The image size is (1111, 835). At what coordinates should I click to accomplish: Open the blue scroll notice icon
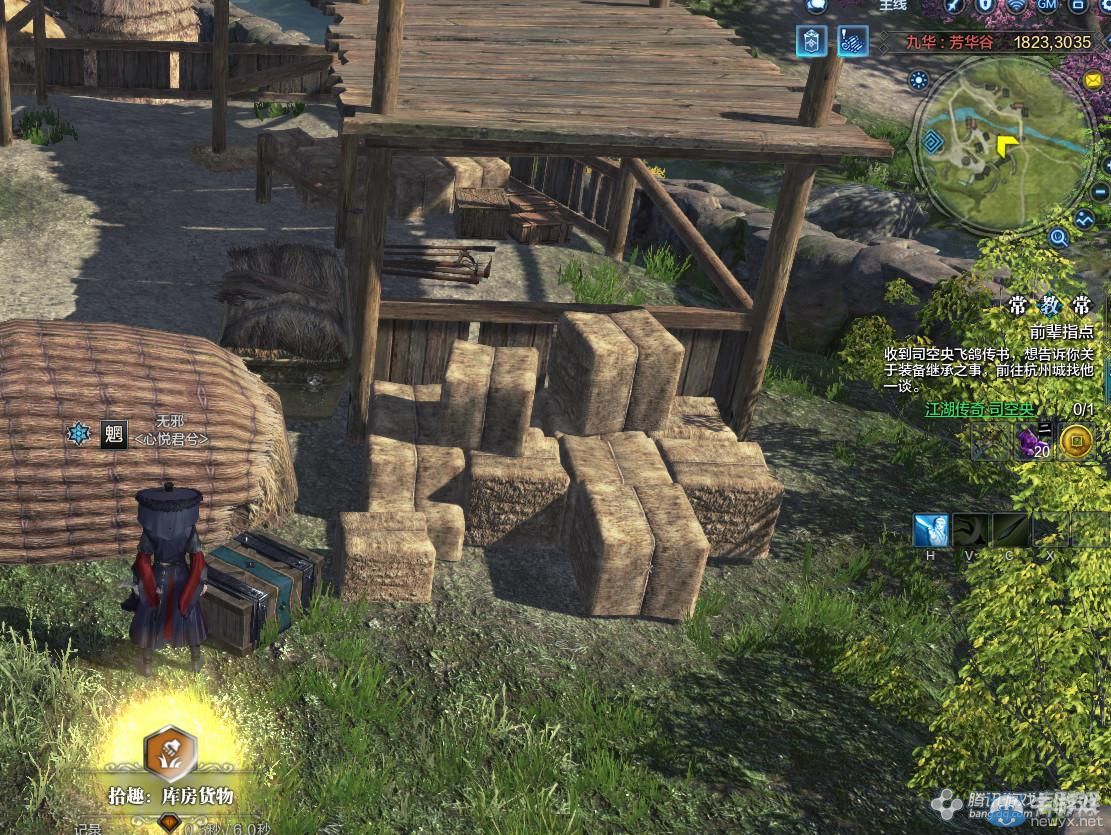pyautogui.click(x=852, y=42)
